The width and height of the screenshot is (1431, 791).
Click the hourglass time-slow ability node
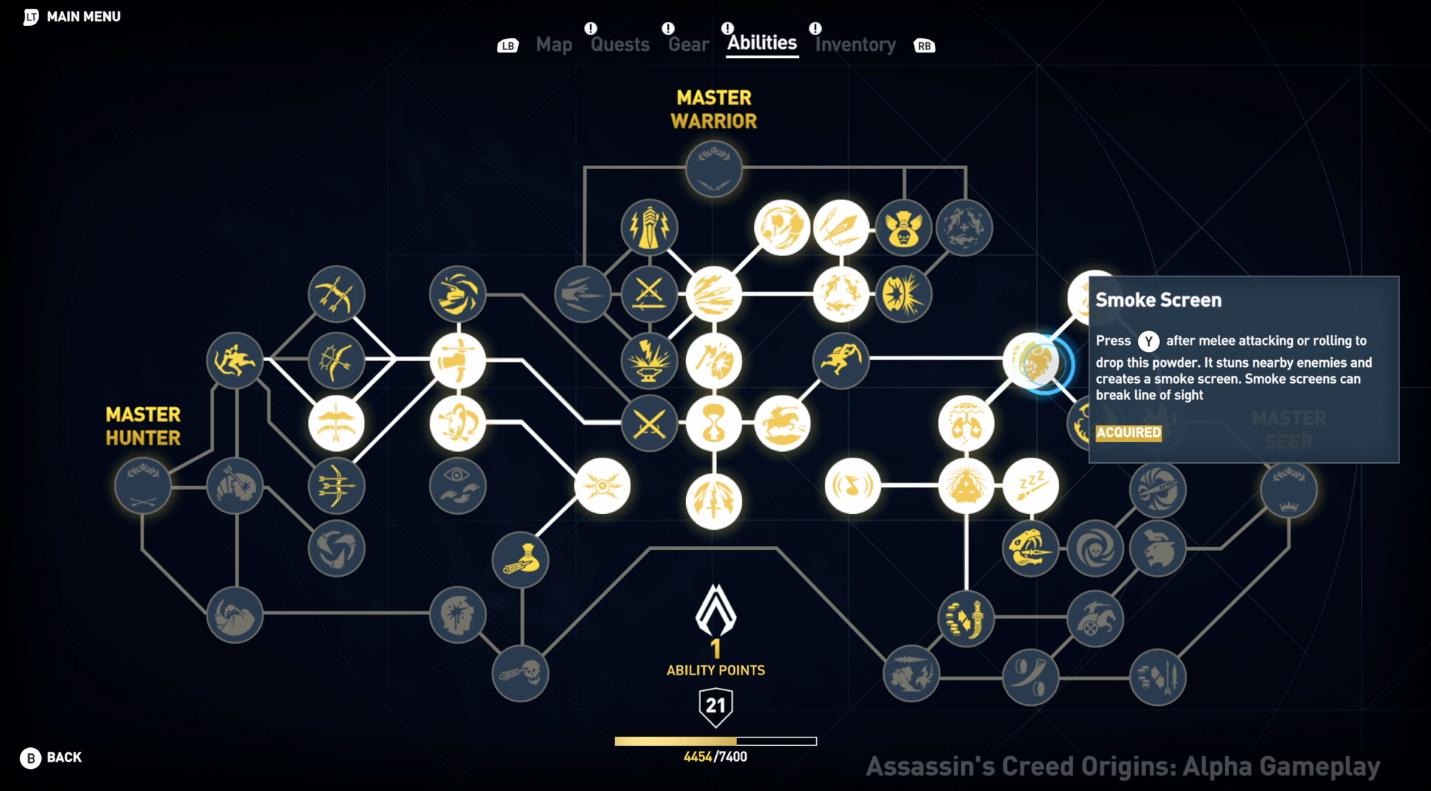[x=715, y=425]
